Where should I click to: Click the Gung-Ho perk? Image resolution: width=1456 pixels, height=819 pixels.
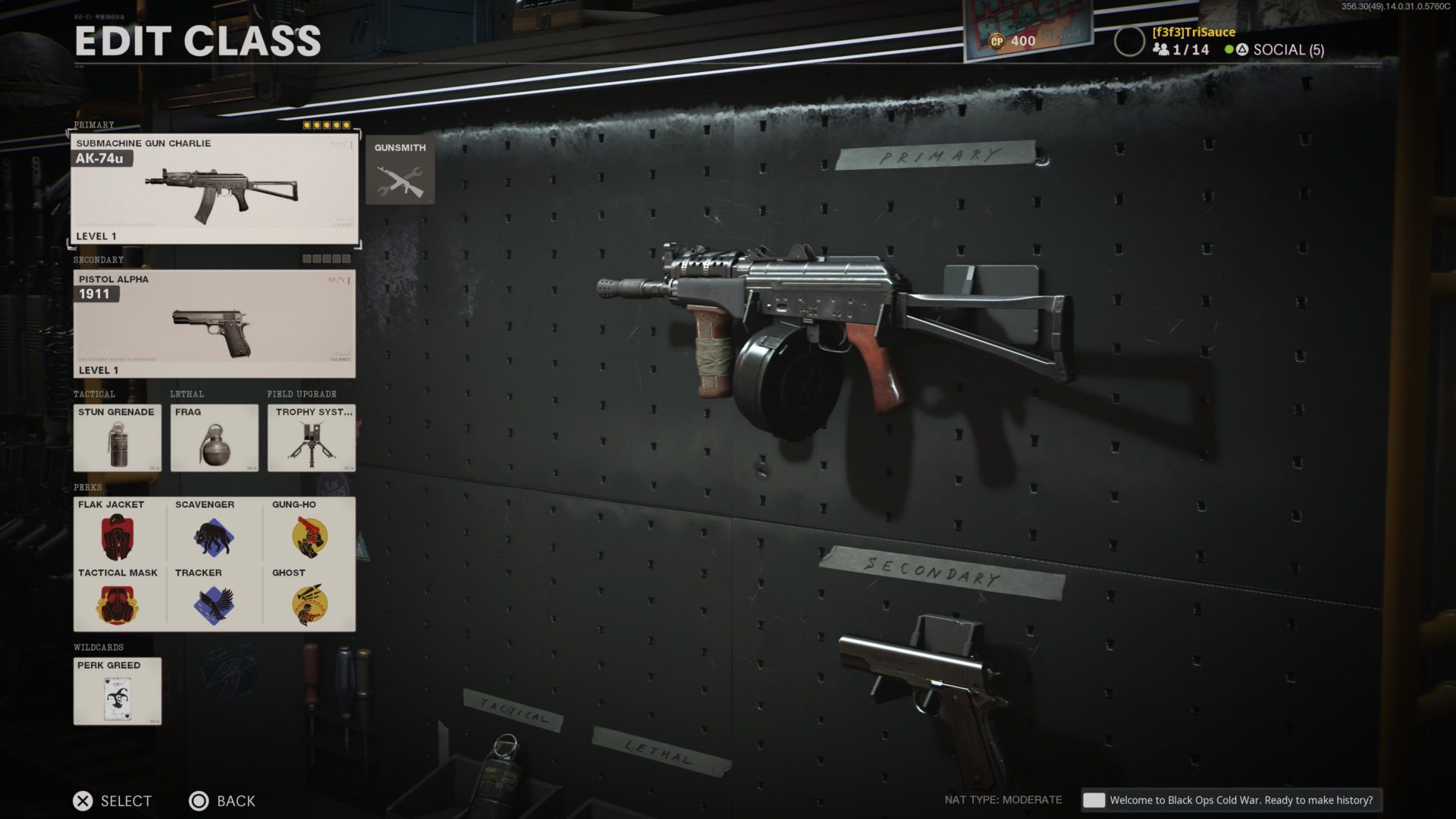pos(309,530)
